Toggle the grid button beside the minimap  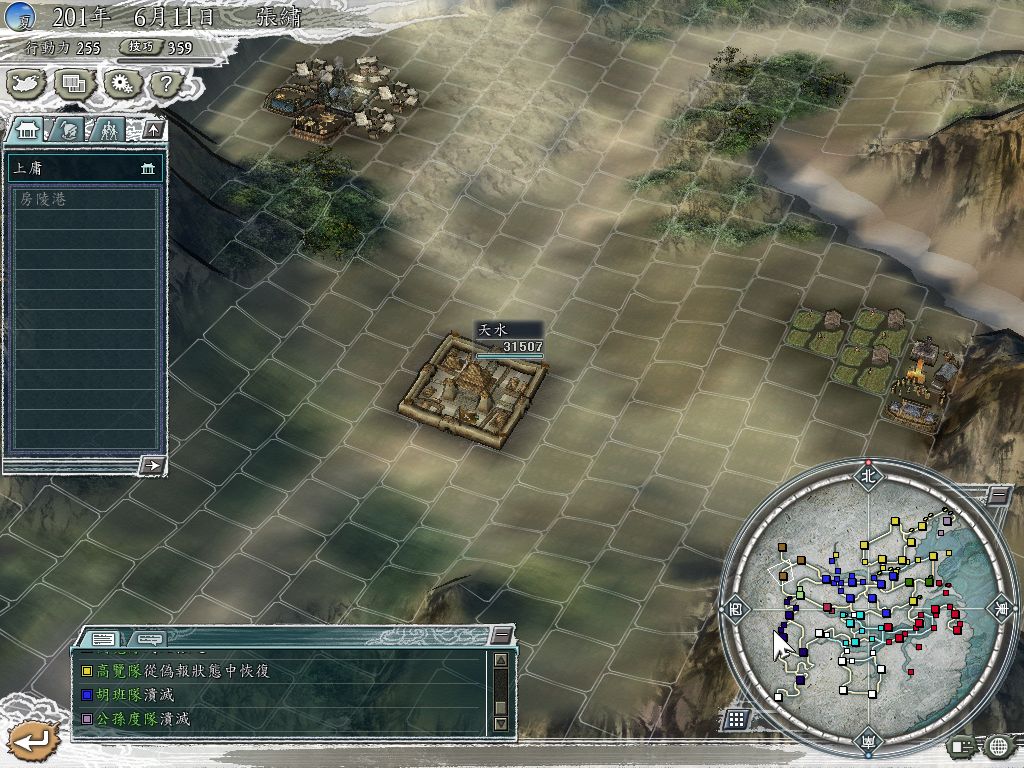735,718
